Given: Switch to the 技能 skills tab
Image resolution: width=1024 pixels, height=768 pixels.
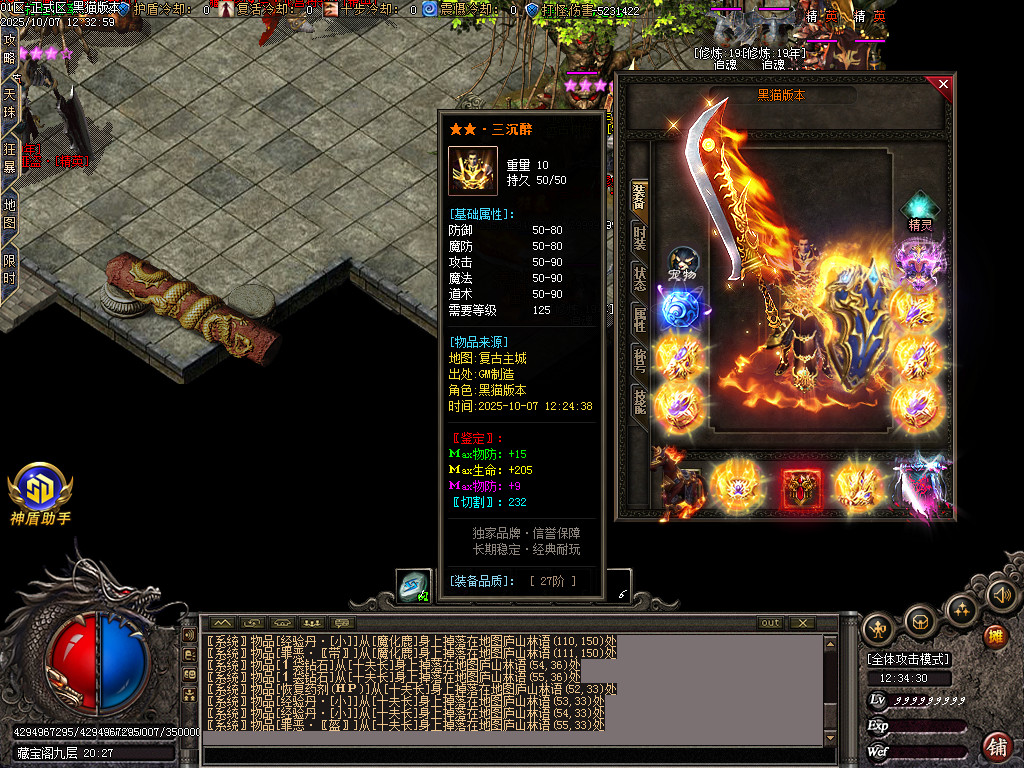Looking at the screenshot, I should pos(640,399).
